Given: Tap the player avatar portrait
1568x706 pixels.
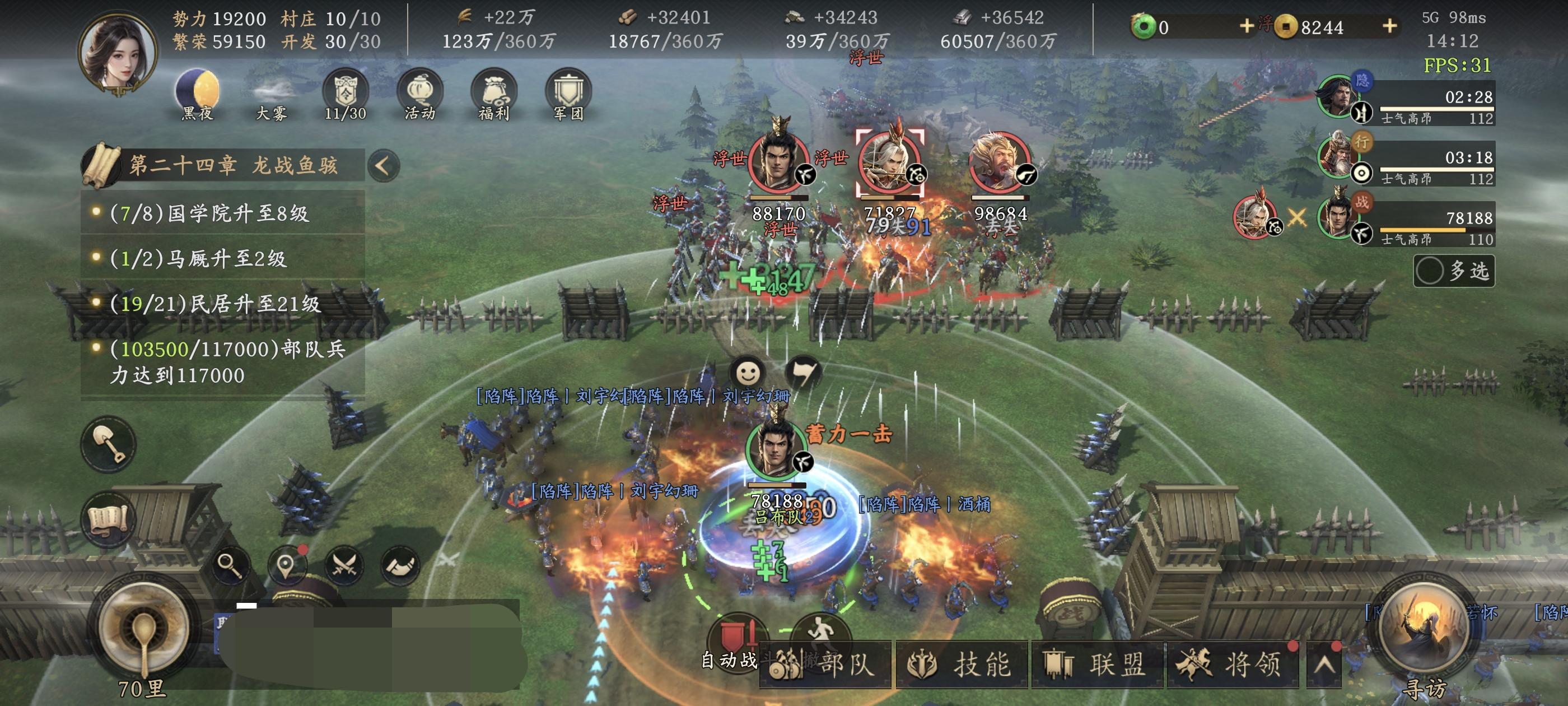Looking at the screenshot, I should tap(118, 54).
